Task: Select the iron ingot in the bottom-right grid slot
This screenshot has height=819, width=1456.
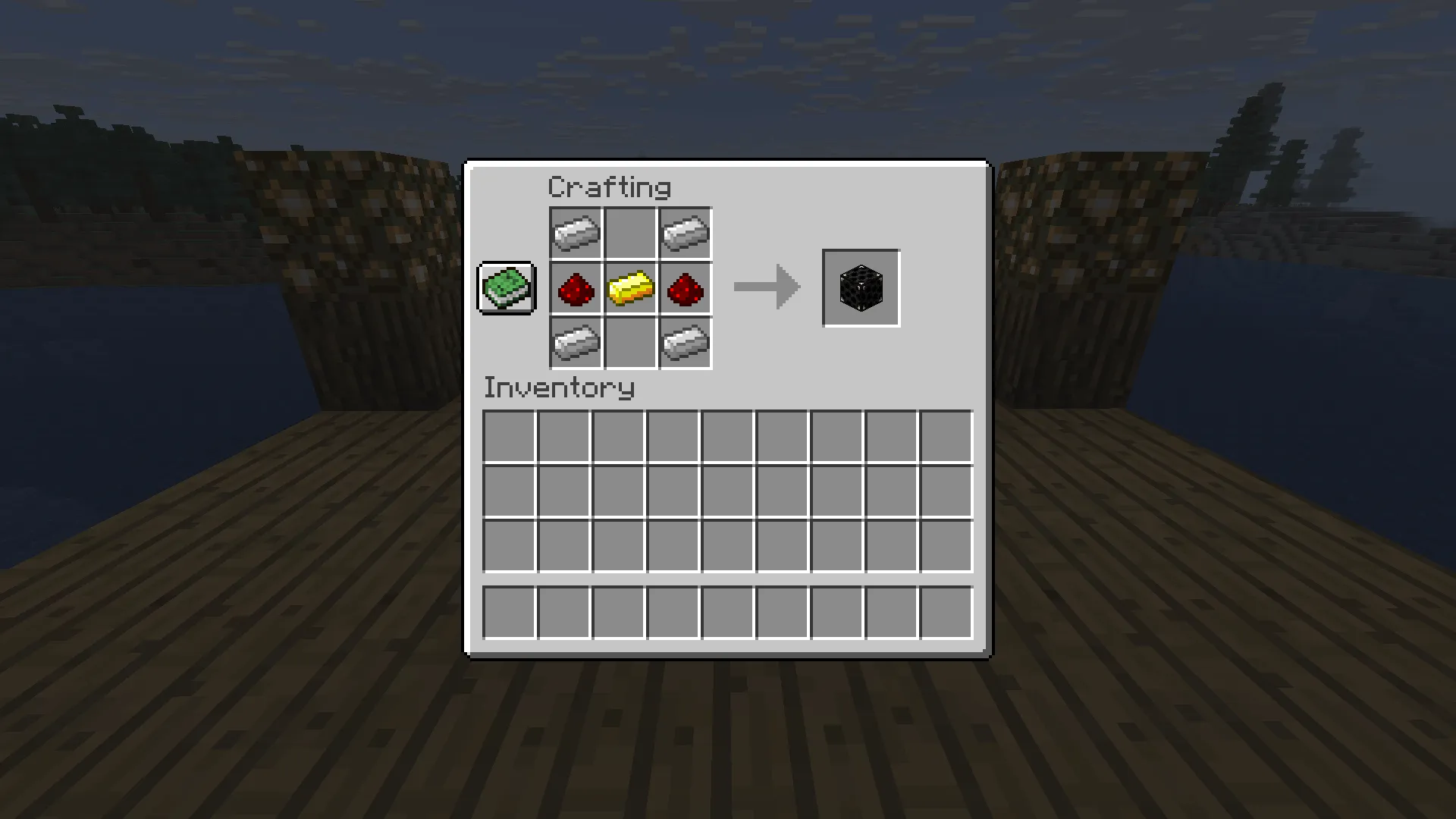Action: 685,343
